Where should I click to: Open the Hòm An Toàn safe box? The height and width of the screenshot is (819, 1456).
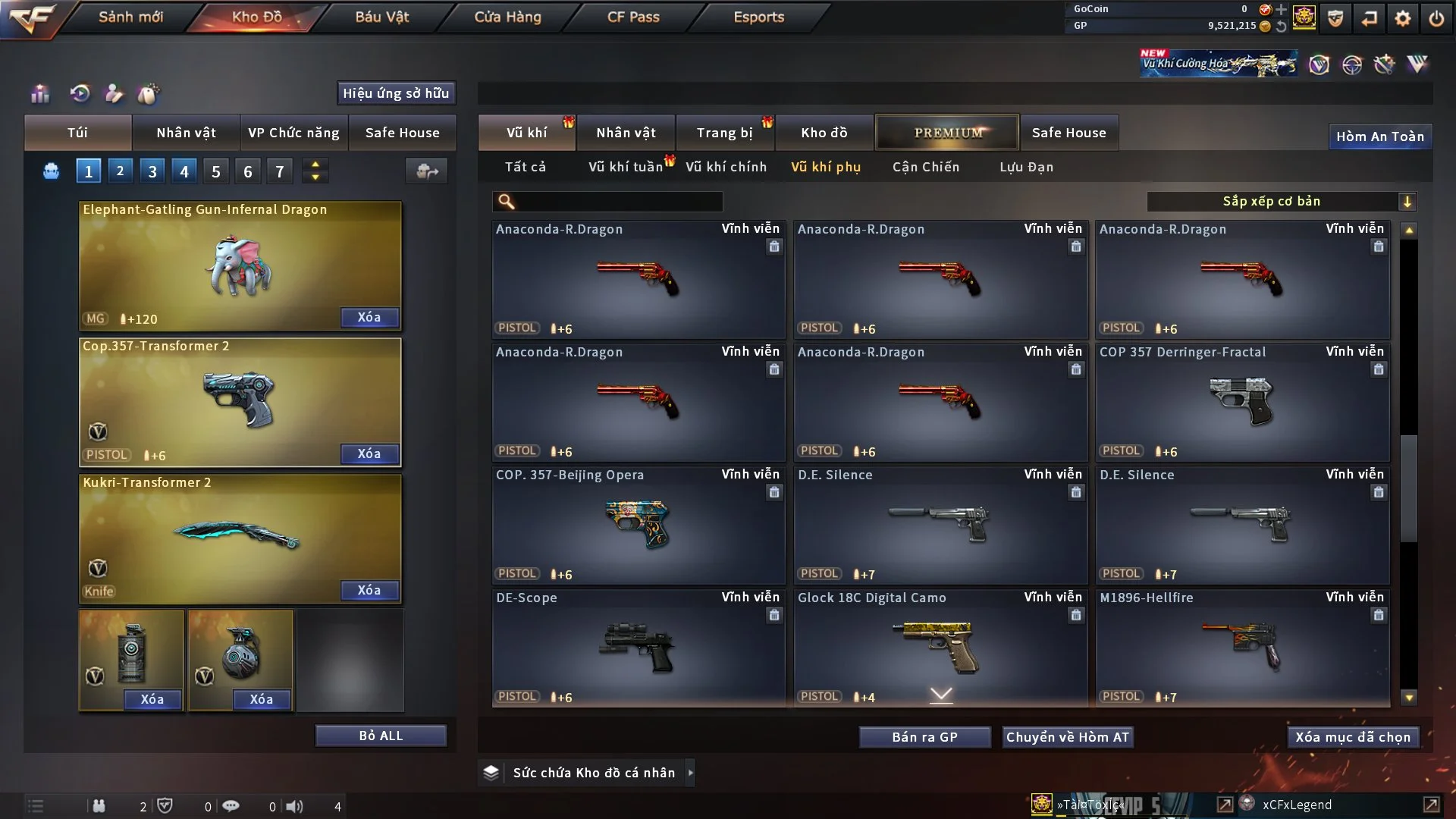(1379, 136)
